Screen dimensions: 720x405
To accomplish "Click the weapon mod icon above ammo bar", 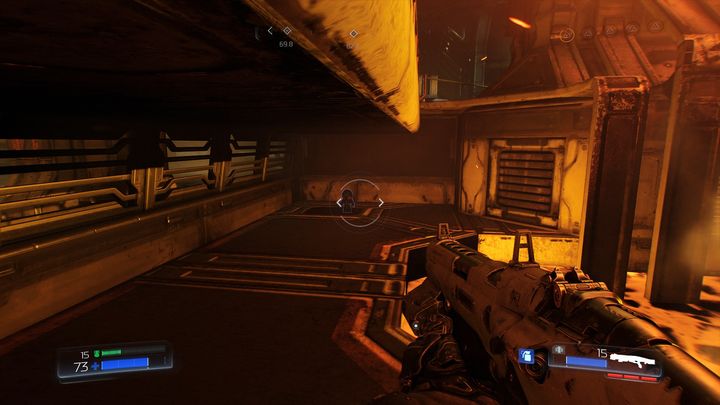I will 558,351.
